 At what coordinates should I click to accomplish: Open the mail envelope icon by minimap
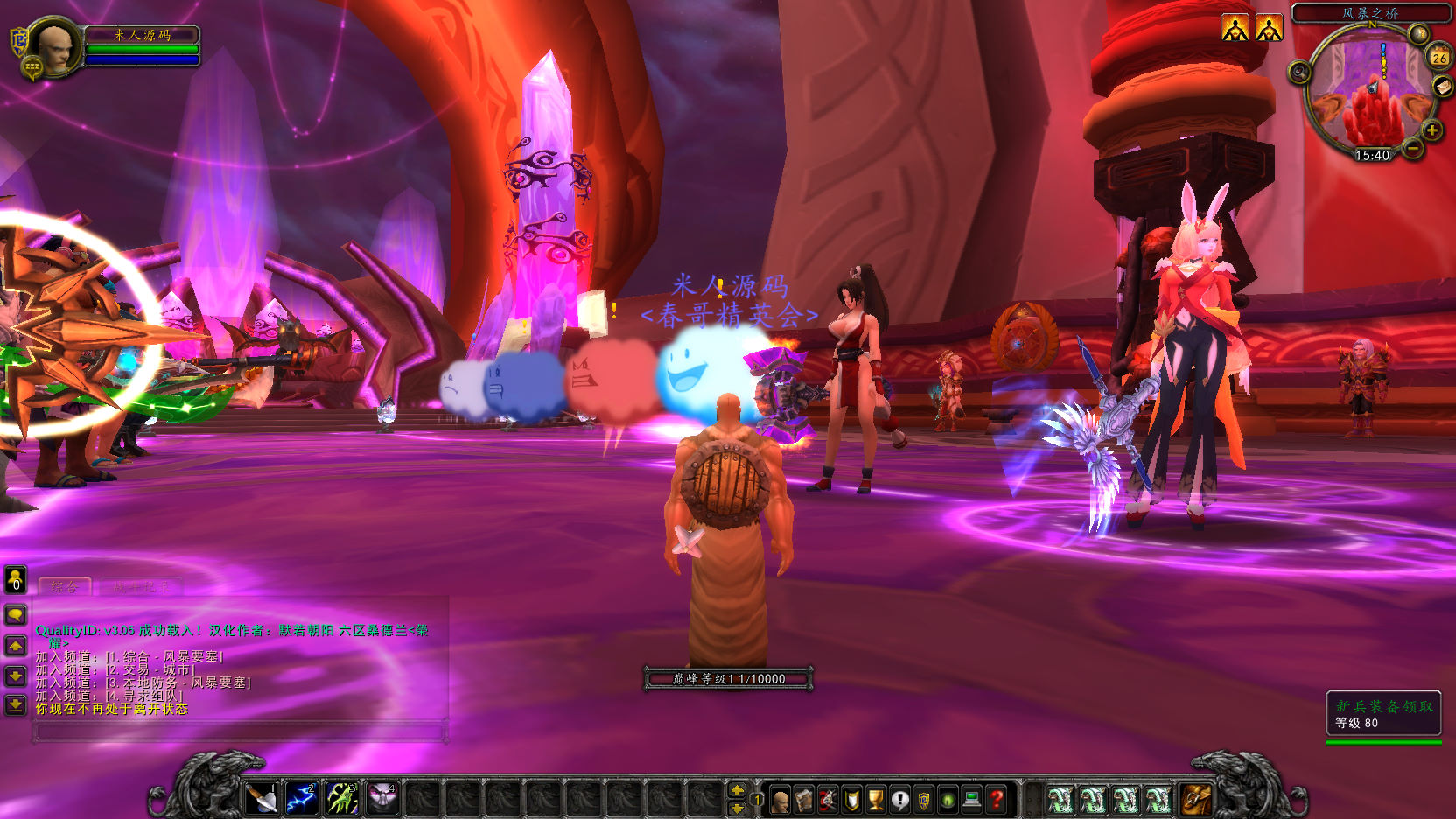tap(1443, 86)
